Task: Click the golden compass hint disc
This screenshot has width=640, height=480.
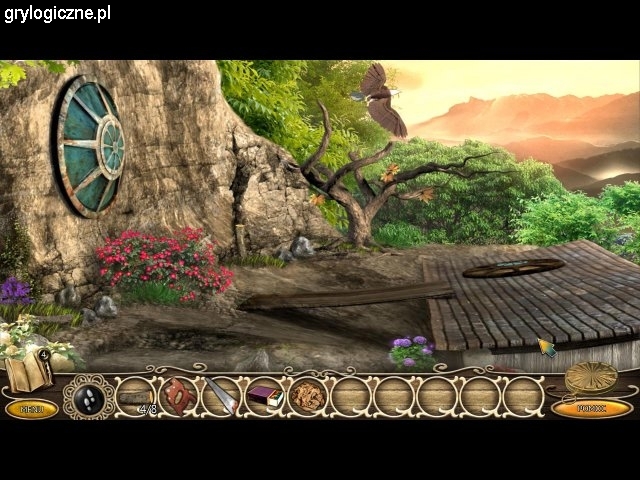Action: 591,377
